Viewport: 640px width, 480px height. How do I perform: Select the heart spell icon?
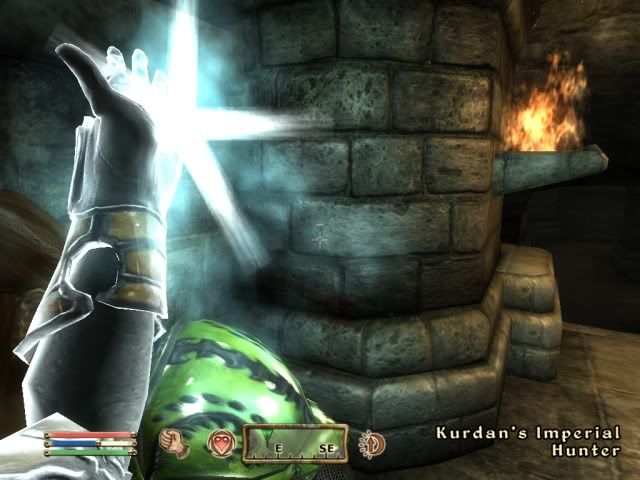click(x=219, y=442)
